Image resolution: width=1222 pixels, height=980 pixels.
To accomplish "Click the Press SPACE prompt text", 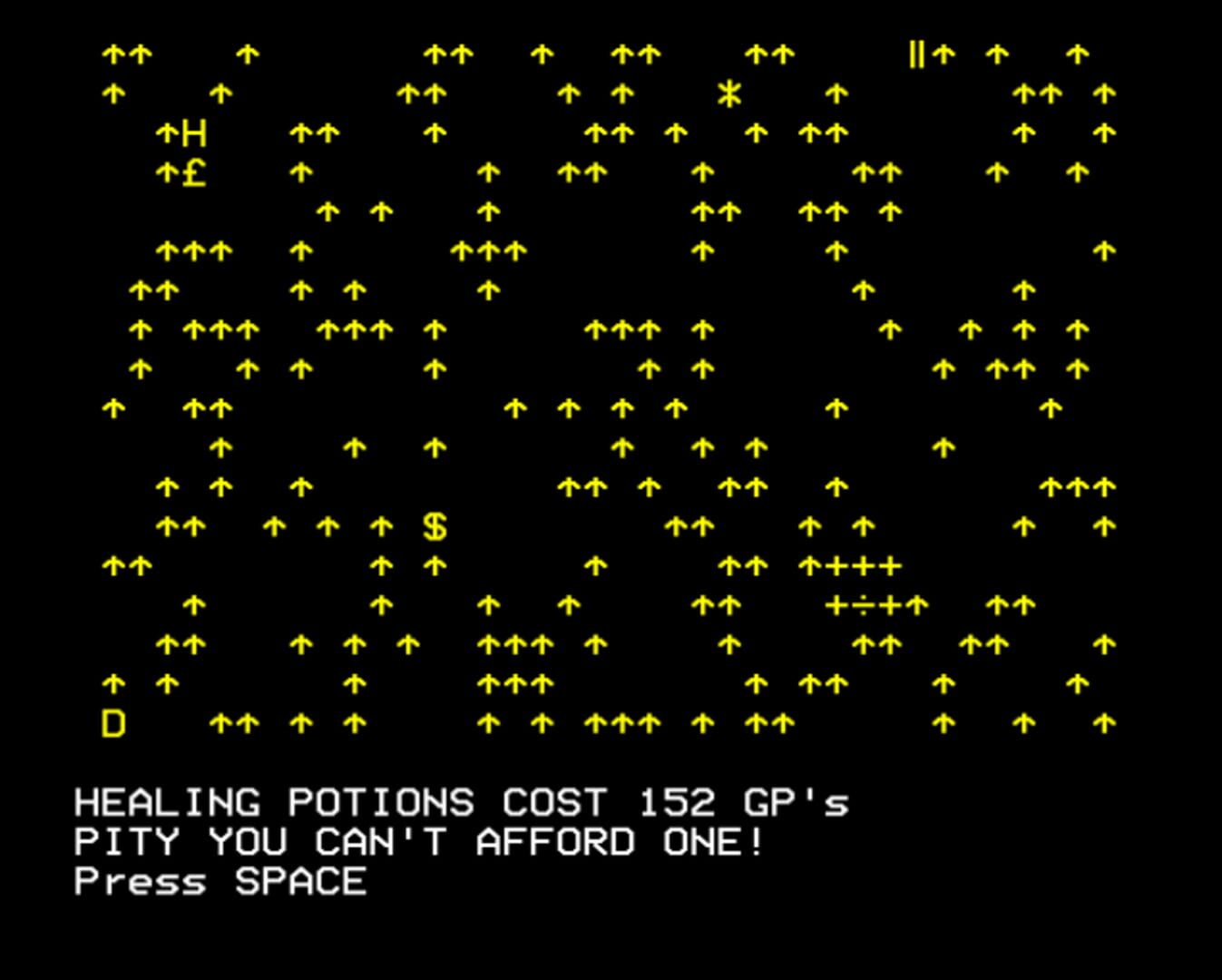I will click(218, 878).
